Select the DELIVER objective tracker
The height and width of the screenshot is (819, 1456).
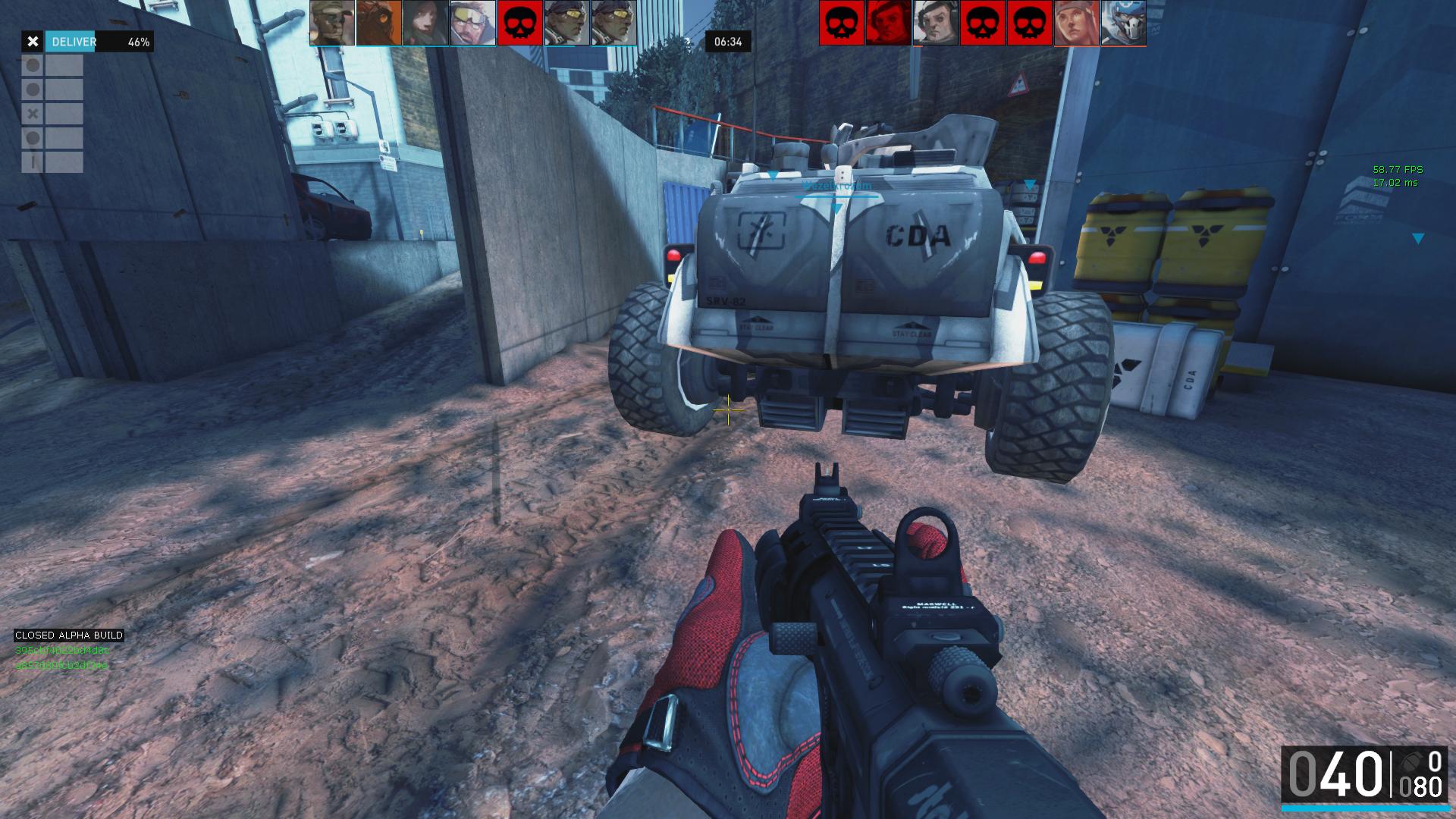click(99, 42)
